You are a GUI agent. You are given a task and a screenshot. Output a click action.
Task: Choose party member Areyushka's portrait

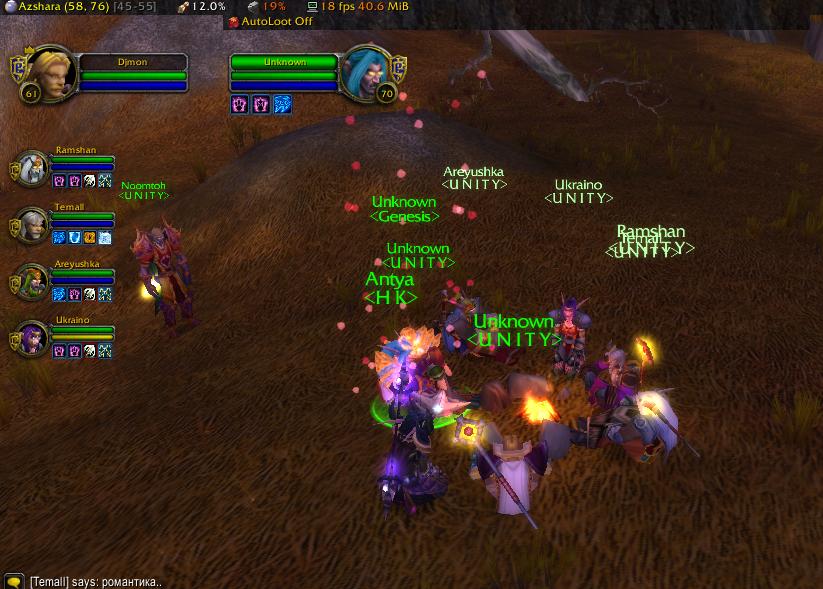tap(34, 281)
